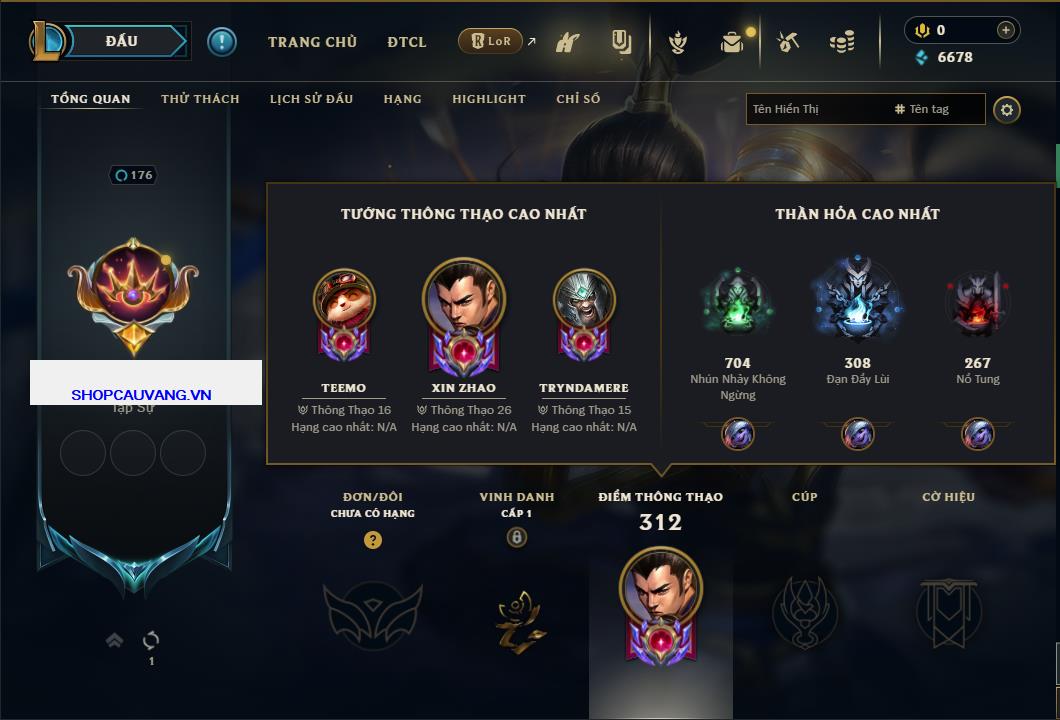Go to the ĐTCL section
Viewport: 1060px width, 720px height.
tap(407, 42)
